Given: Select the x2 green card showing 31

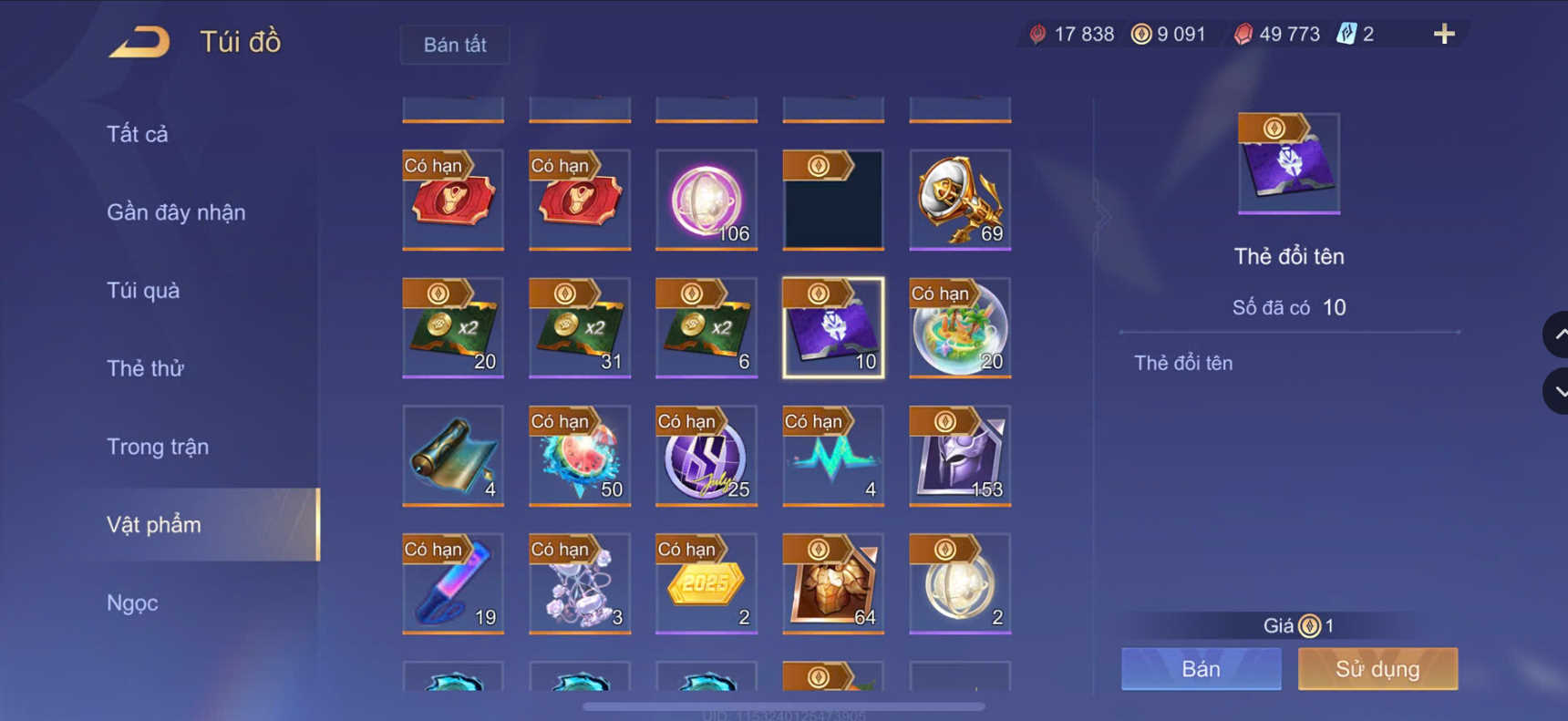Looking at the screenshot, I should pos(580,328).
